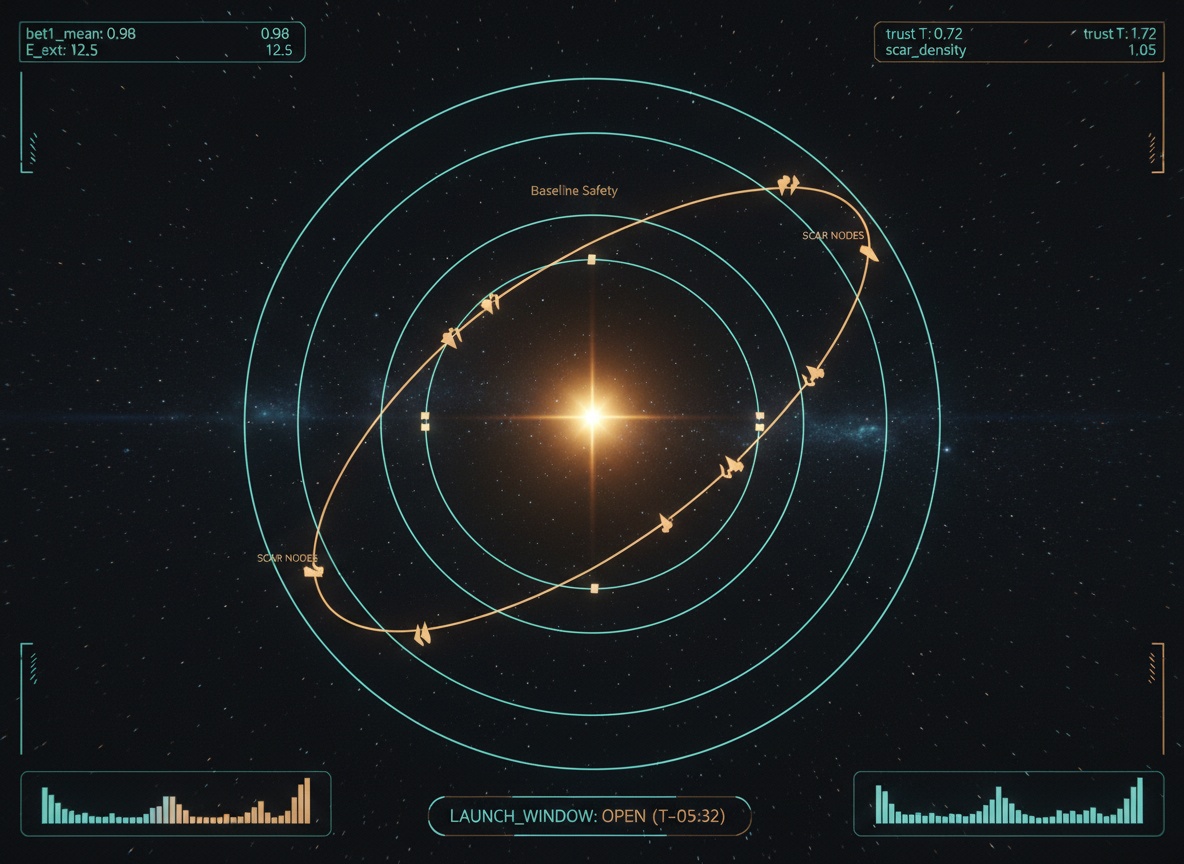Select the all-teal histogram panel
The image size is (1184, 864).
click(x=1008, y=802)
